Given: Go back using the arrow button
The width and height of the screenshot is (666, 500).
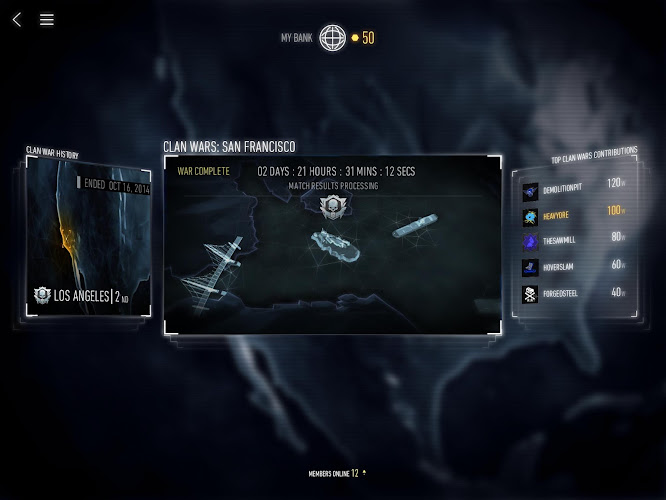Looking at the screenshot, I should pos(17,19).
